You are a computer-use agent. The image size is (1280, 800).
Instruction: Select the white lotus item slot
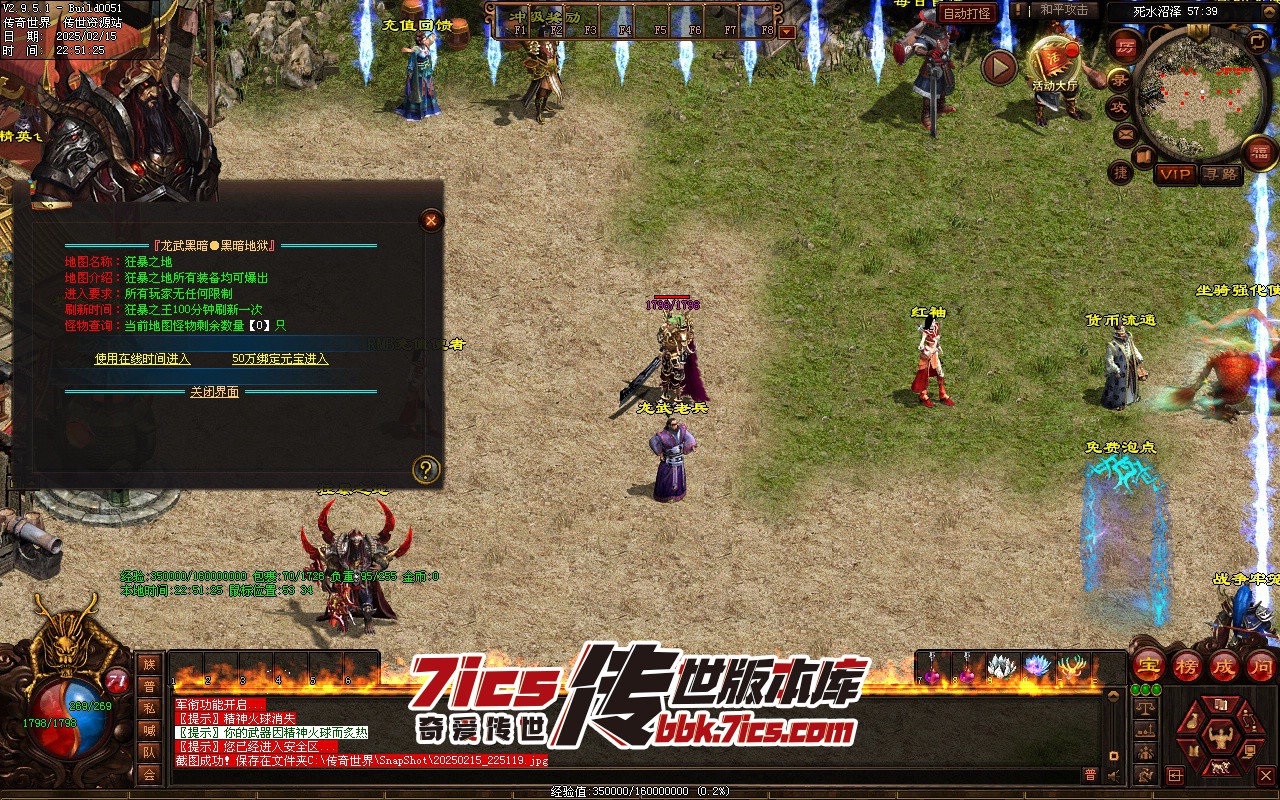pyautogui.click(x=1002, y=668)
